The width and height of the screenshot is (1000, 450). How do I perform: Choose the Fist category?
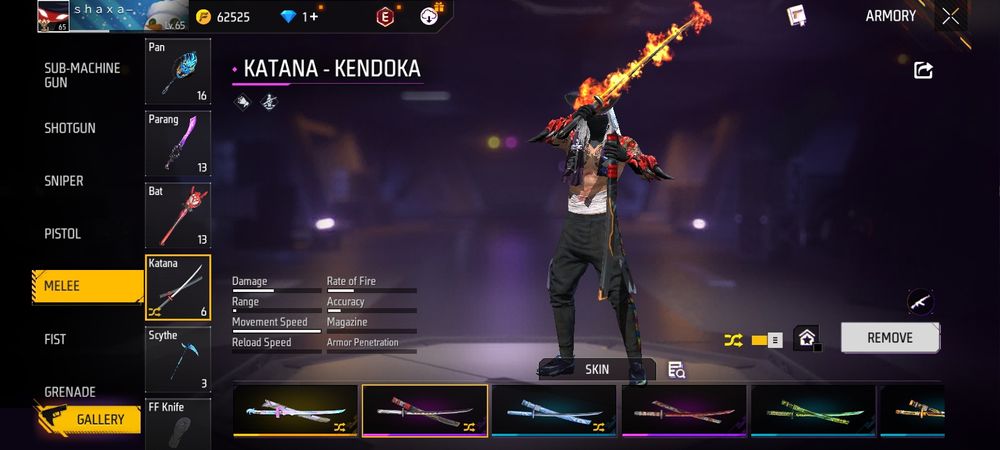55,339
